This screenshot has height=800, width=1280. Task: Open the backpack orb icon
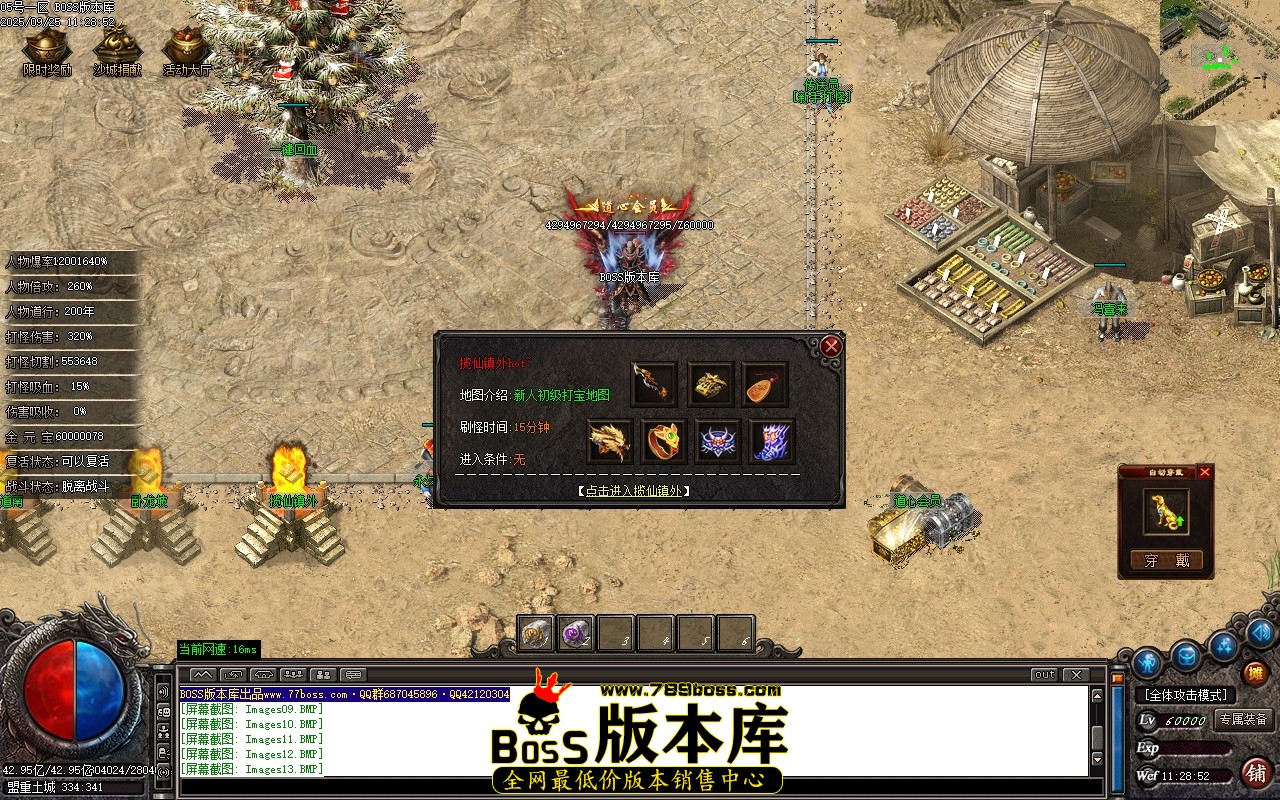[1186, 657]
